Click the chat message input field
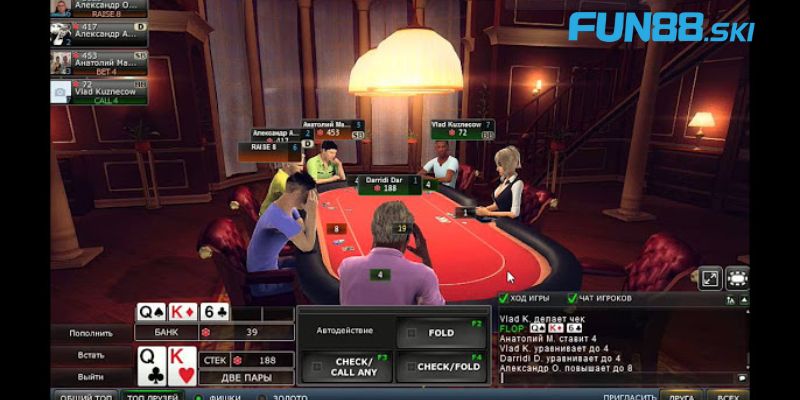Screen dimensions: 800x400 615,378
